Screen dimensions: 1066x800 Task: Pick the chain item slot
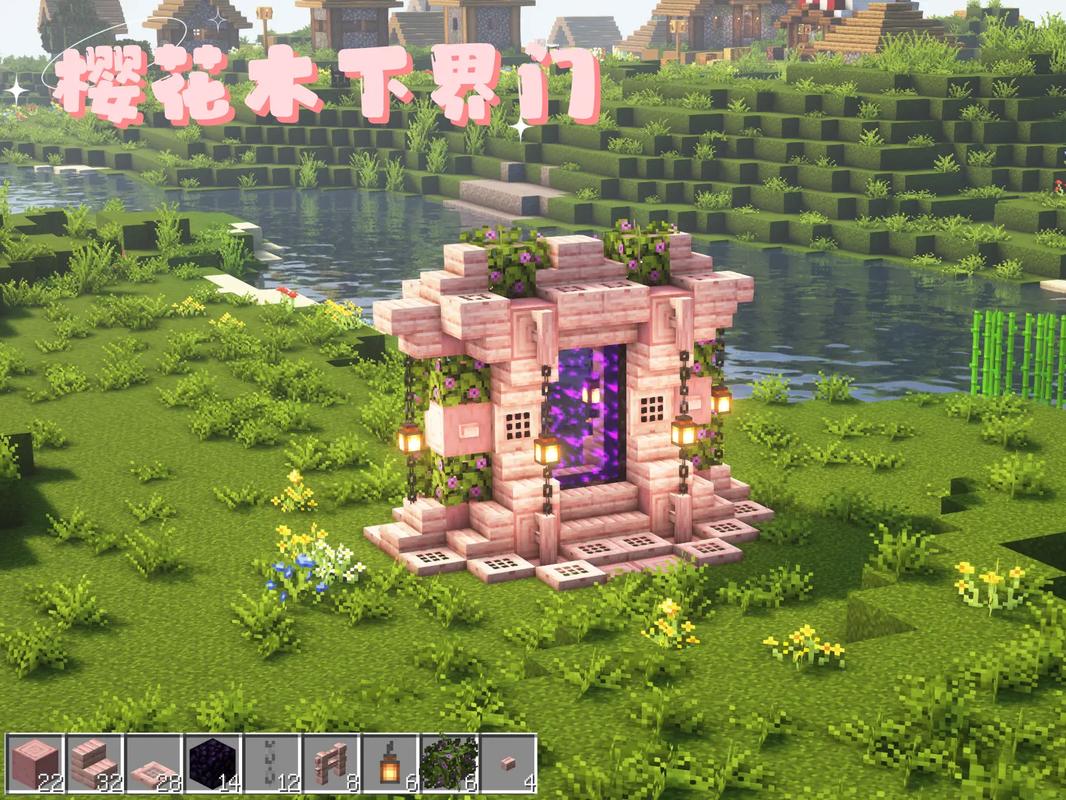click(272, 765)
